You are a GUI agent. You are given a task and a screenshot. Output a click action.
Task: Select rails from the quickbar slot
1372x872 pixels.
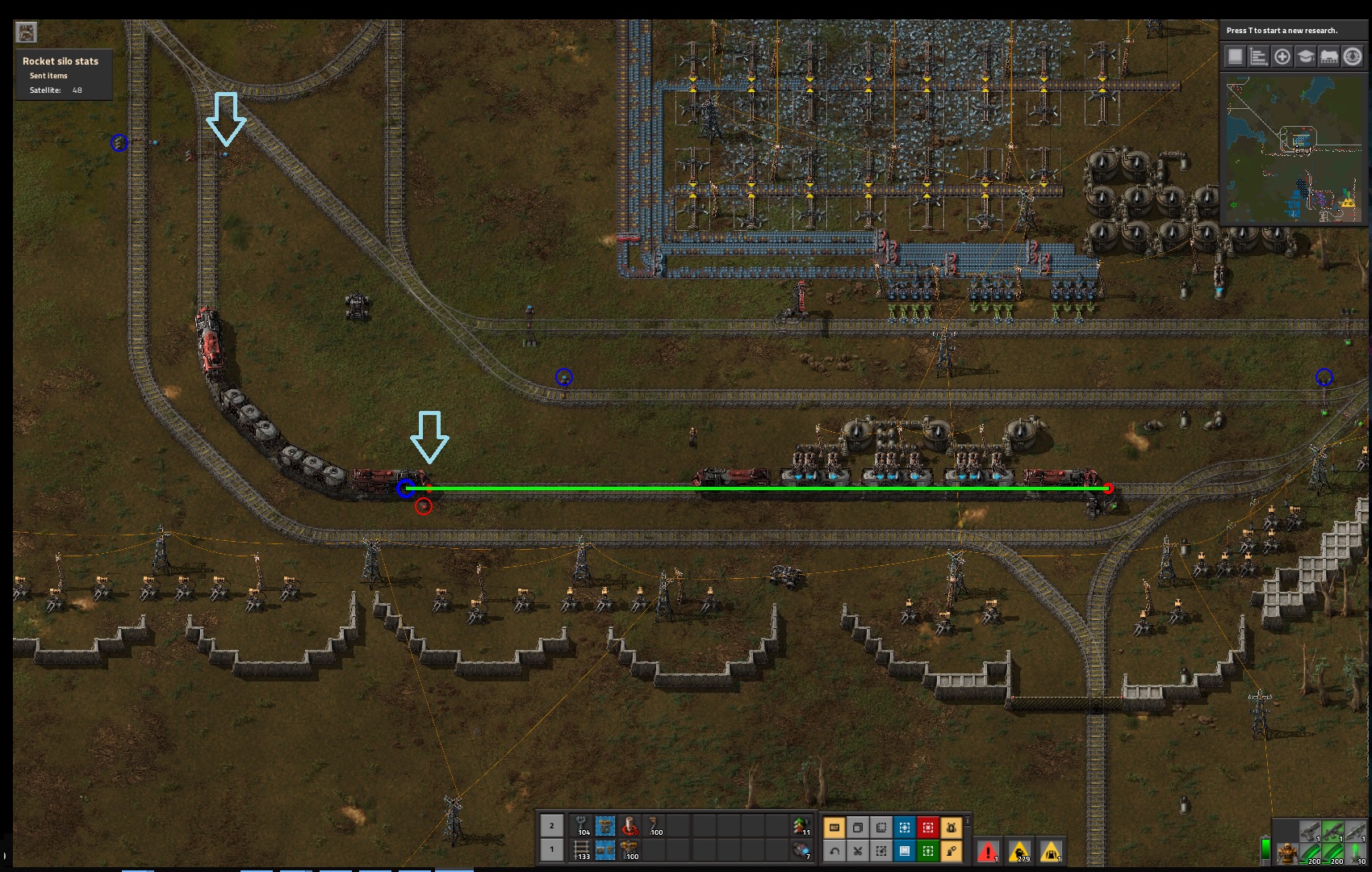pos(579,850)
